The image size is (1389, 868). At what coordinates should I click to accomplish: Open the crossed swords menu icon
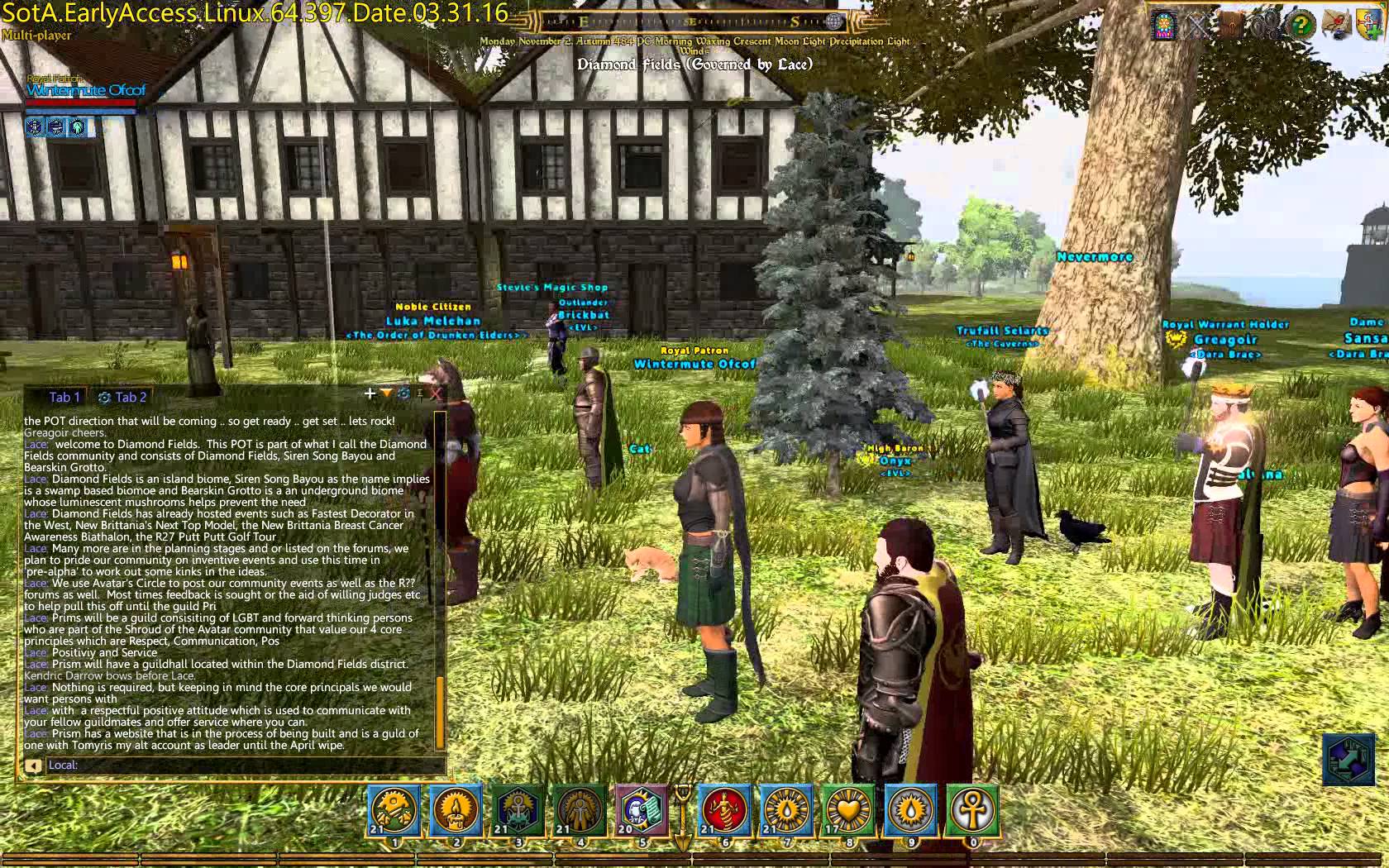pos(1198,26)
